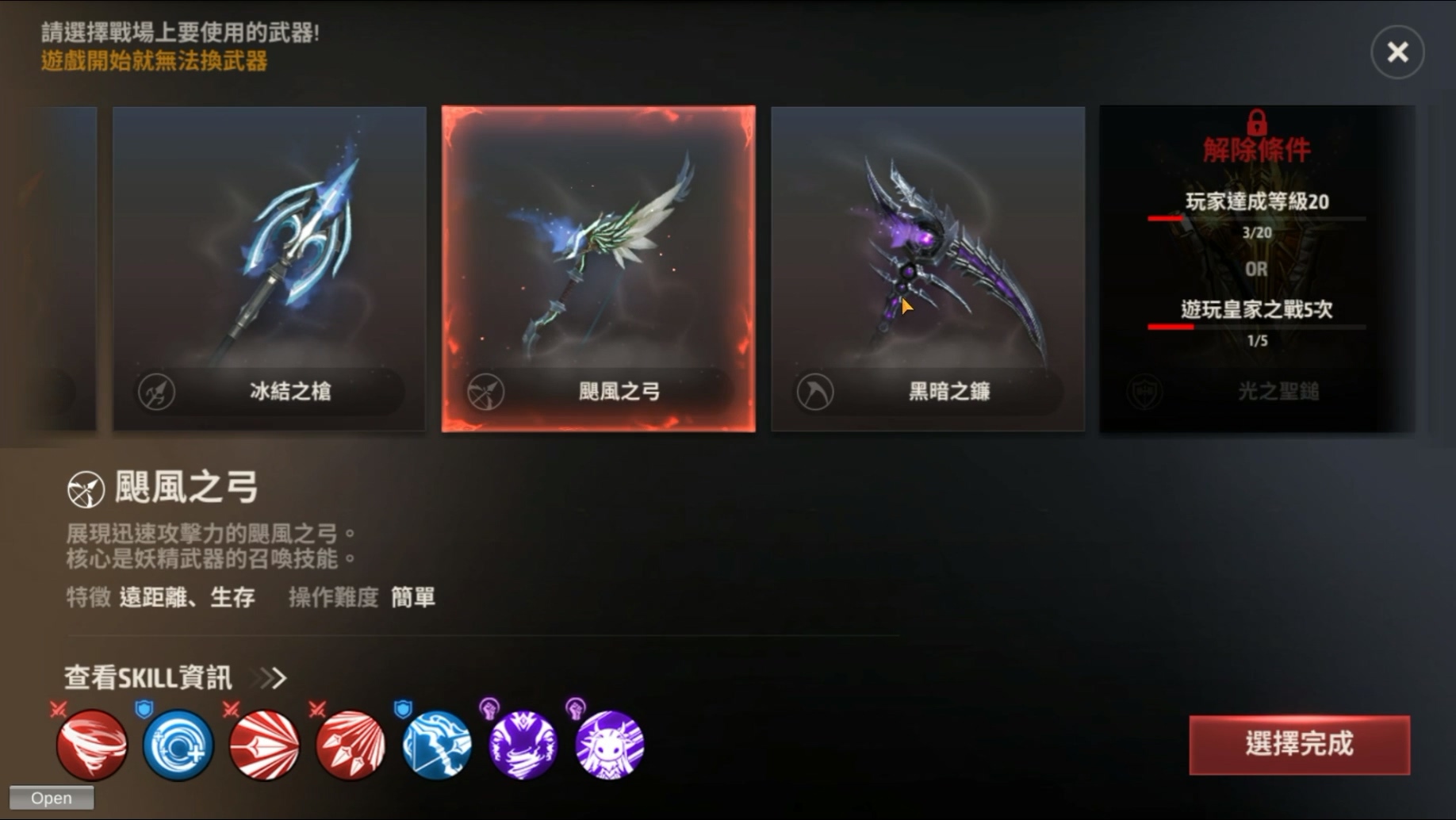Click the spear badge on 冰結之槍 card
Image resolution: width=1456 pixels, height=820 pixels.
click(x=157, y=390)
